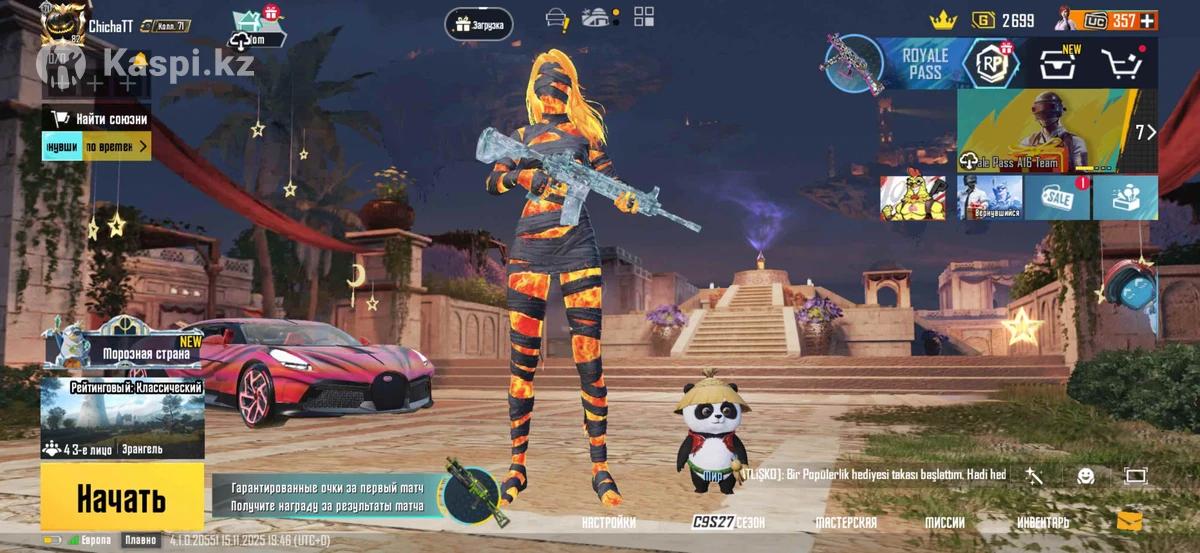Screen dimensions: 1200x553
Task: Open the Инвентарь menu
Action: [1043, 522]
